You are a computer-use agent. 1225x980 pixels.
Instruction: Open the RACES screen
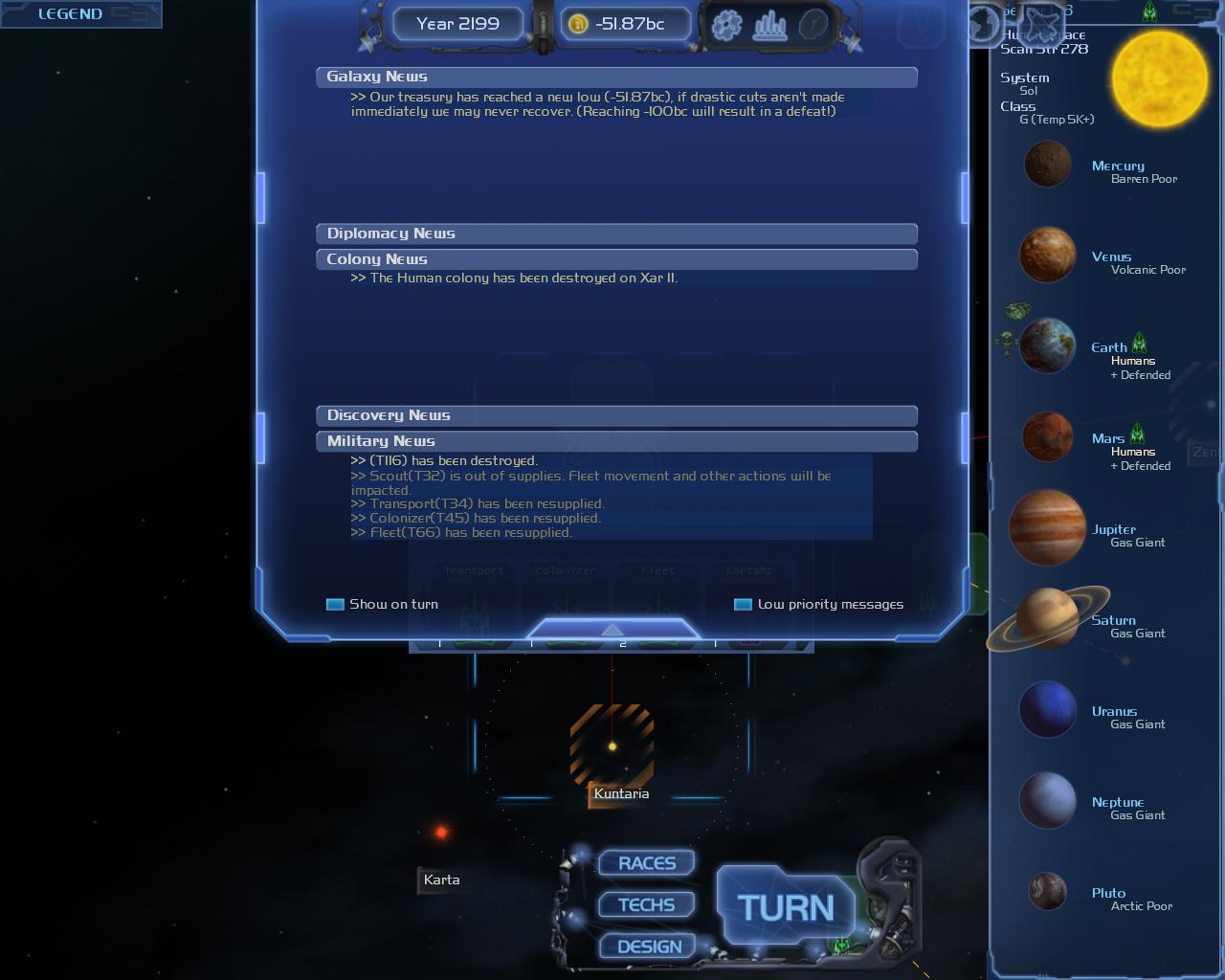[x=647, y=863]
